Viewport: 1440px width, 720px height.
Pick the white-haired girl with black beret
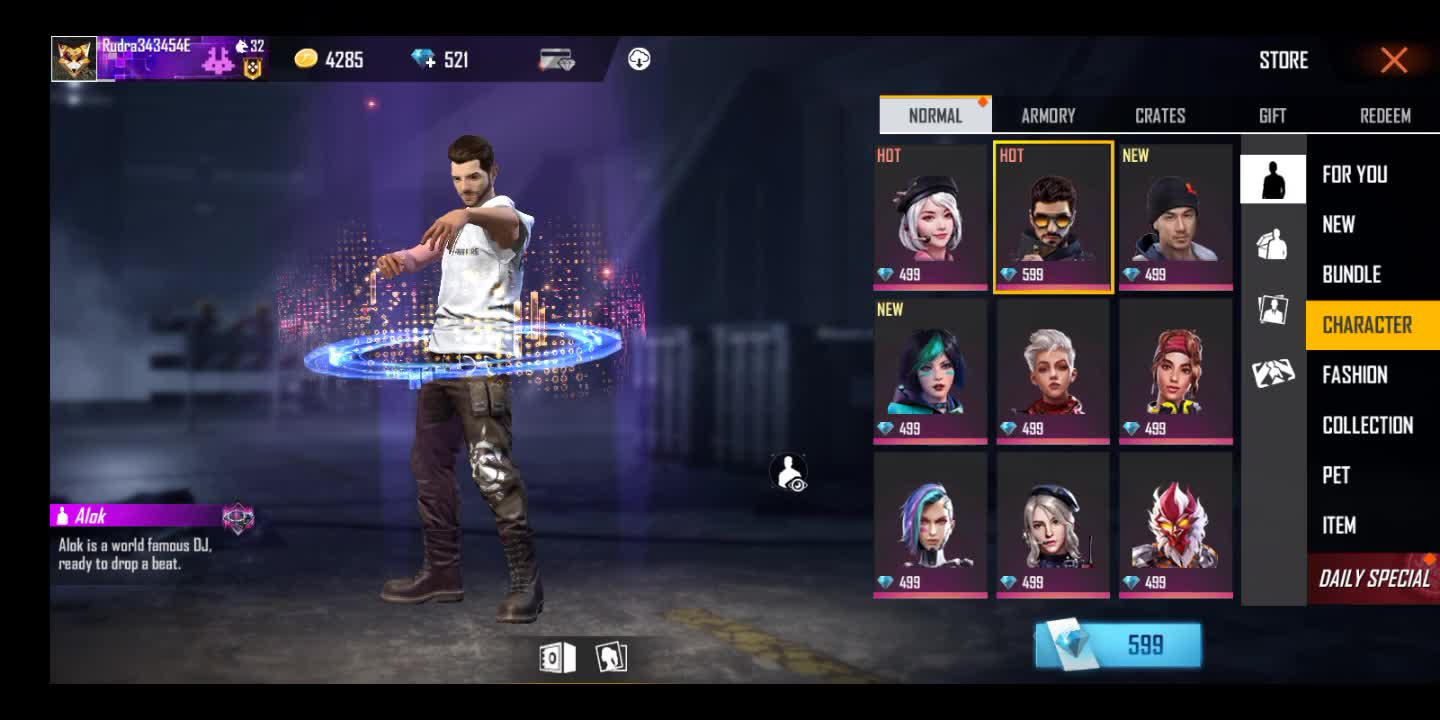(x=930, y=217)
